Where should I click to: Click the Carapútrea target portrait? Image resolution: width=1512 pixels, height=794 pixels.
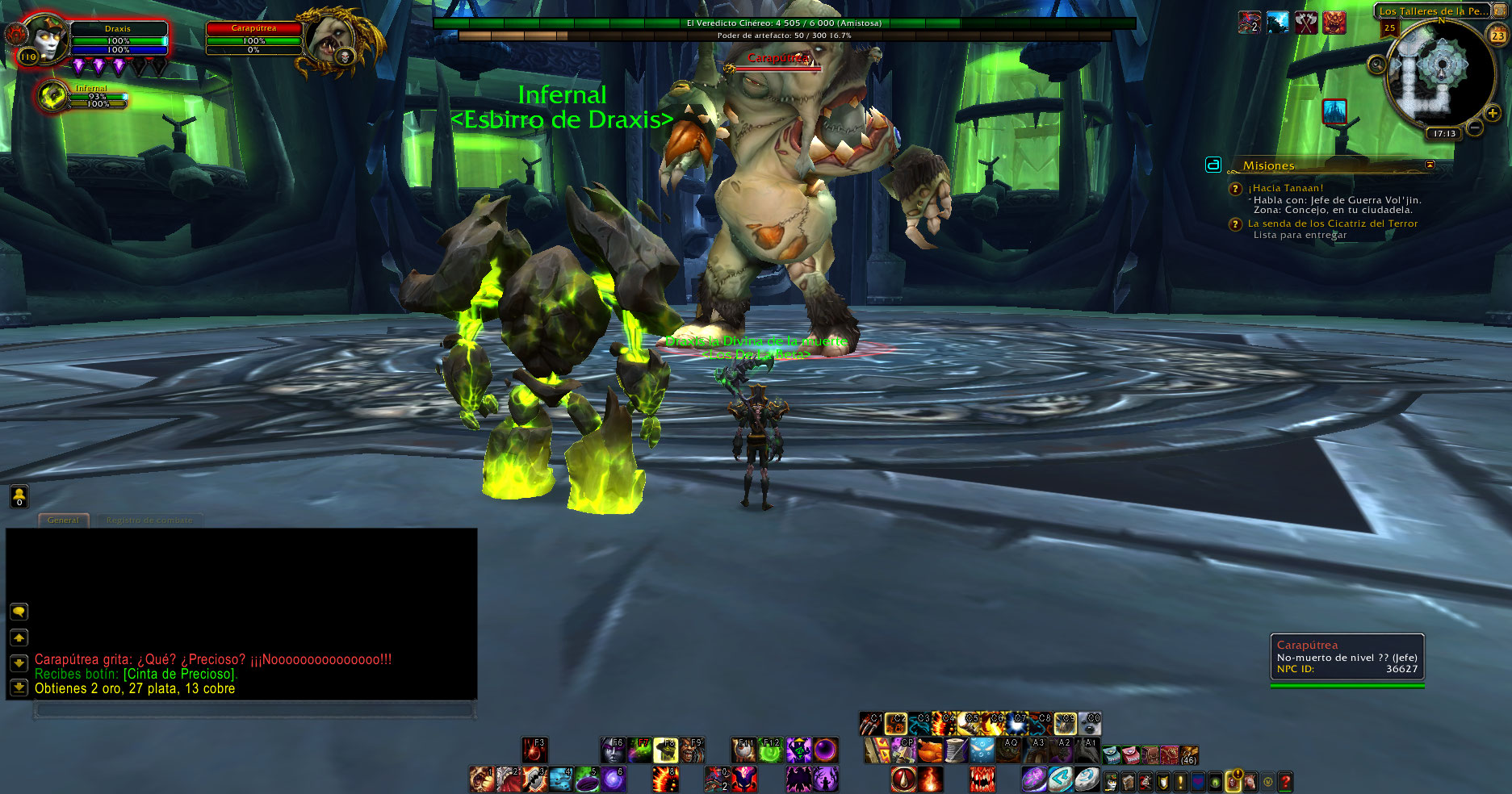(330, 40)
